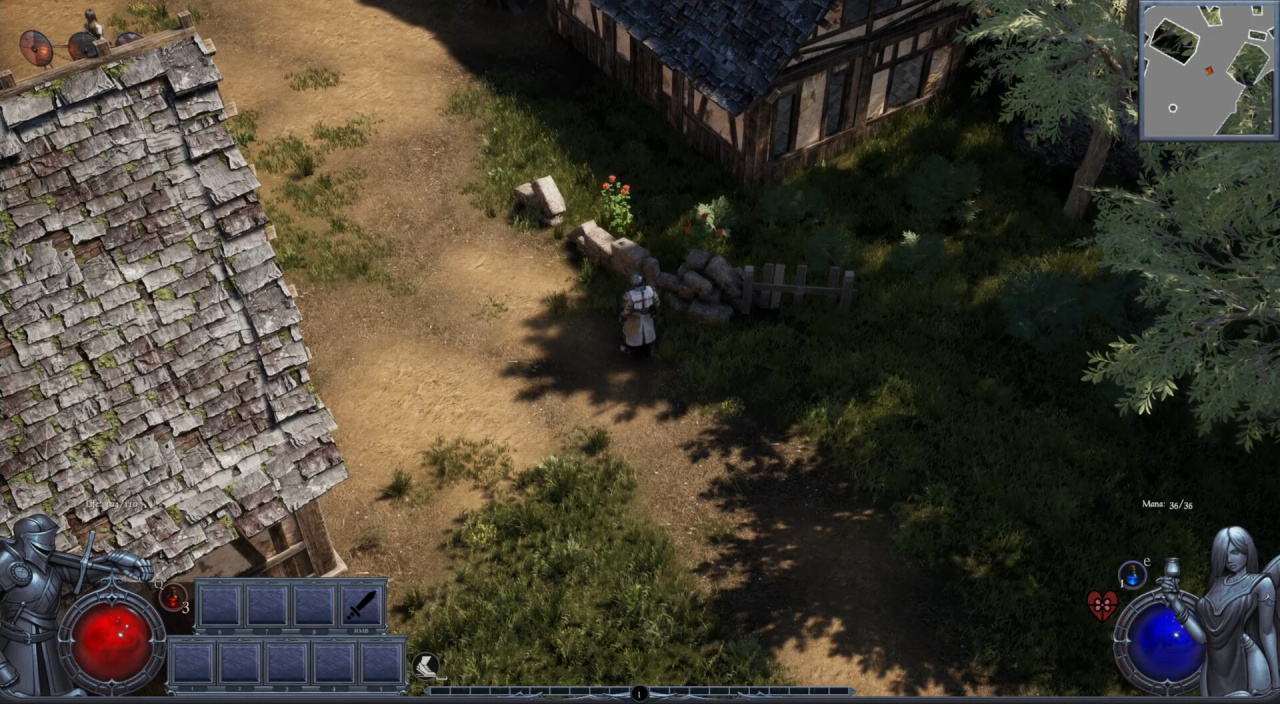Select the sword attack skill slot
Viewport: 1280px width, 704px height.
point(362,604)
